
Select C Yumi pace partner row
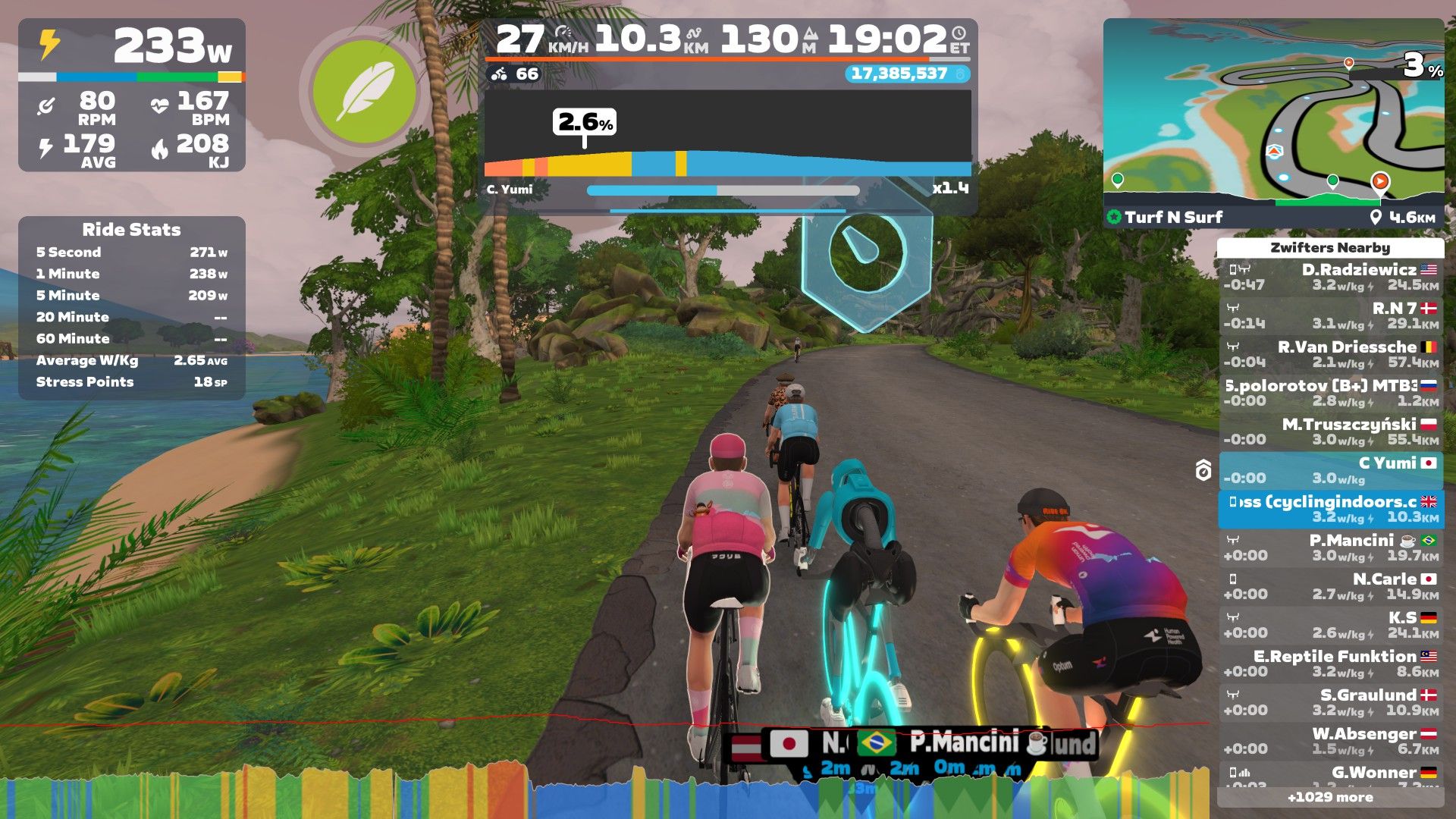click(1331, 470)
